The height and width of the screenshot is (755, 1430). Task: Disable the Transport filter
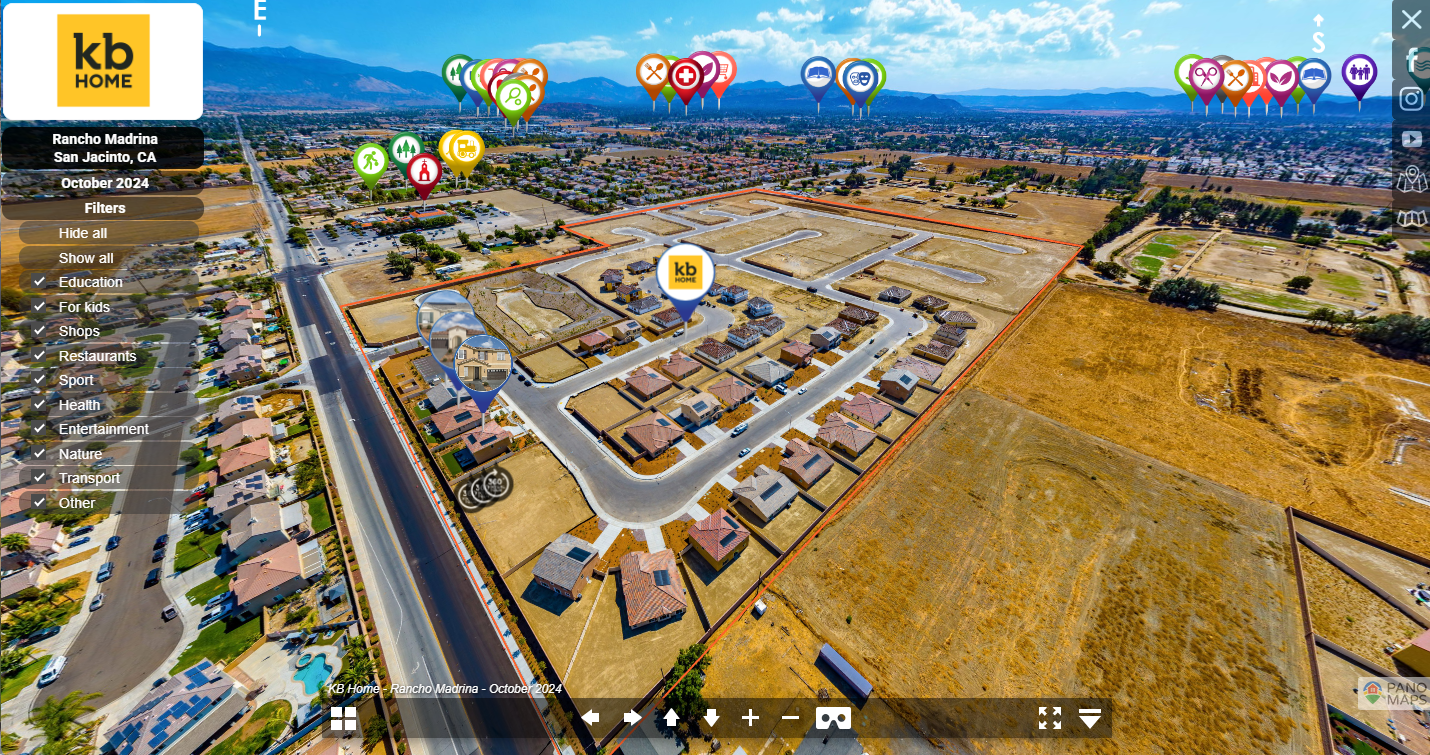tap(40, 478)
